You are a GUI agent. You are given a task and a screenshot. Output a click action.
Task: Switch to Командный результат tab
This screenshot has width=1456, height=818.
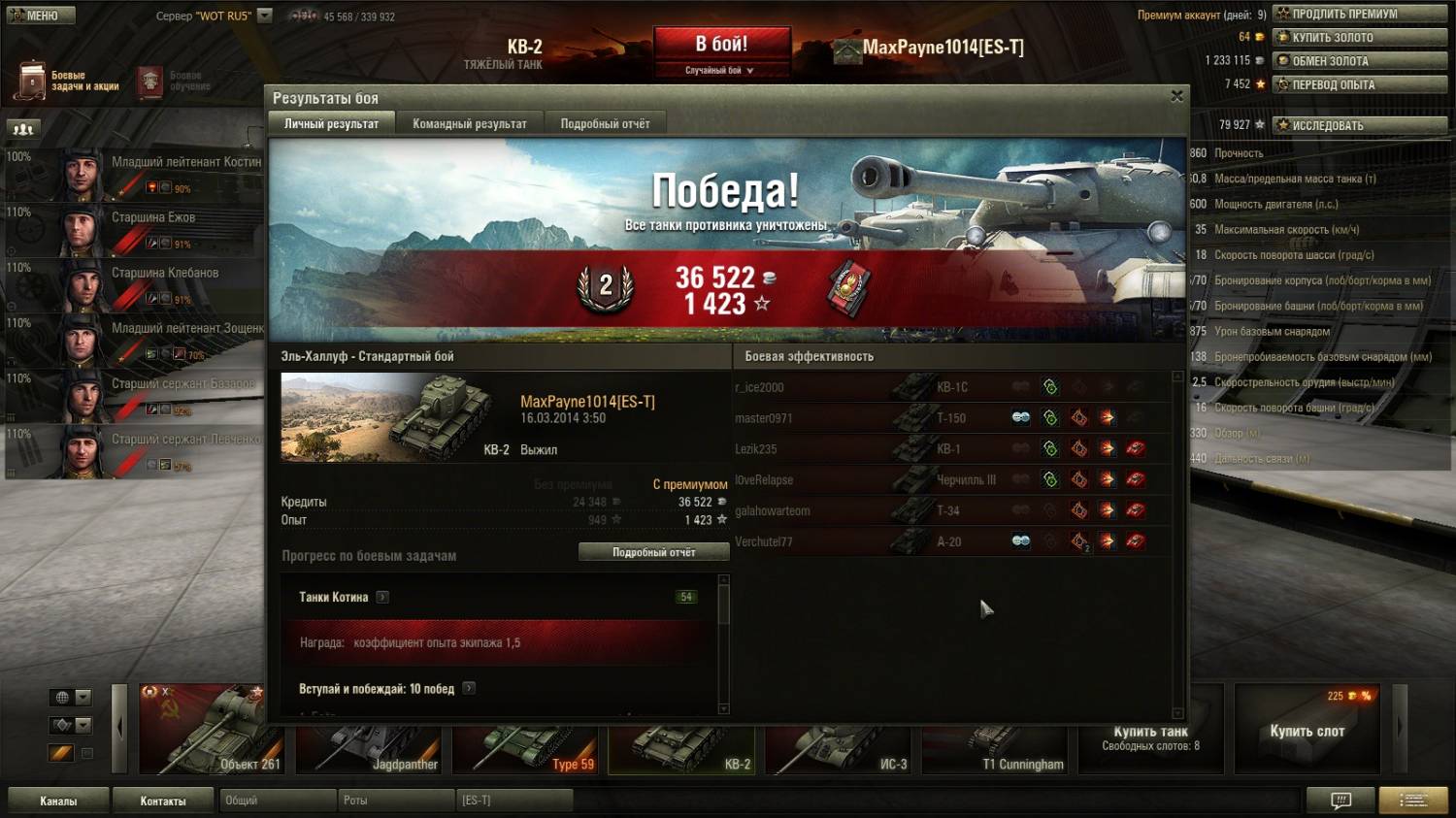click(x=470, y=123)
